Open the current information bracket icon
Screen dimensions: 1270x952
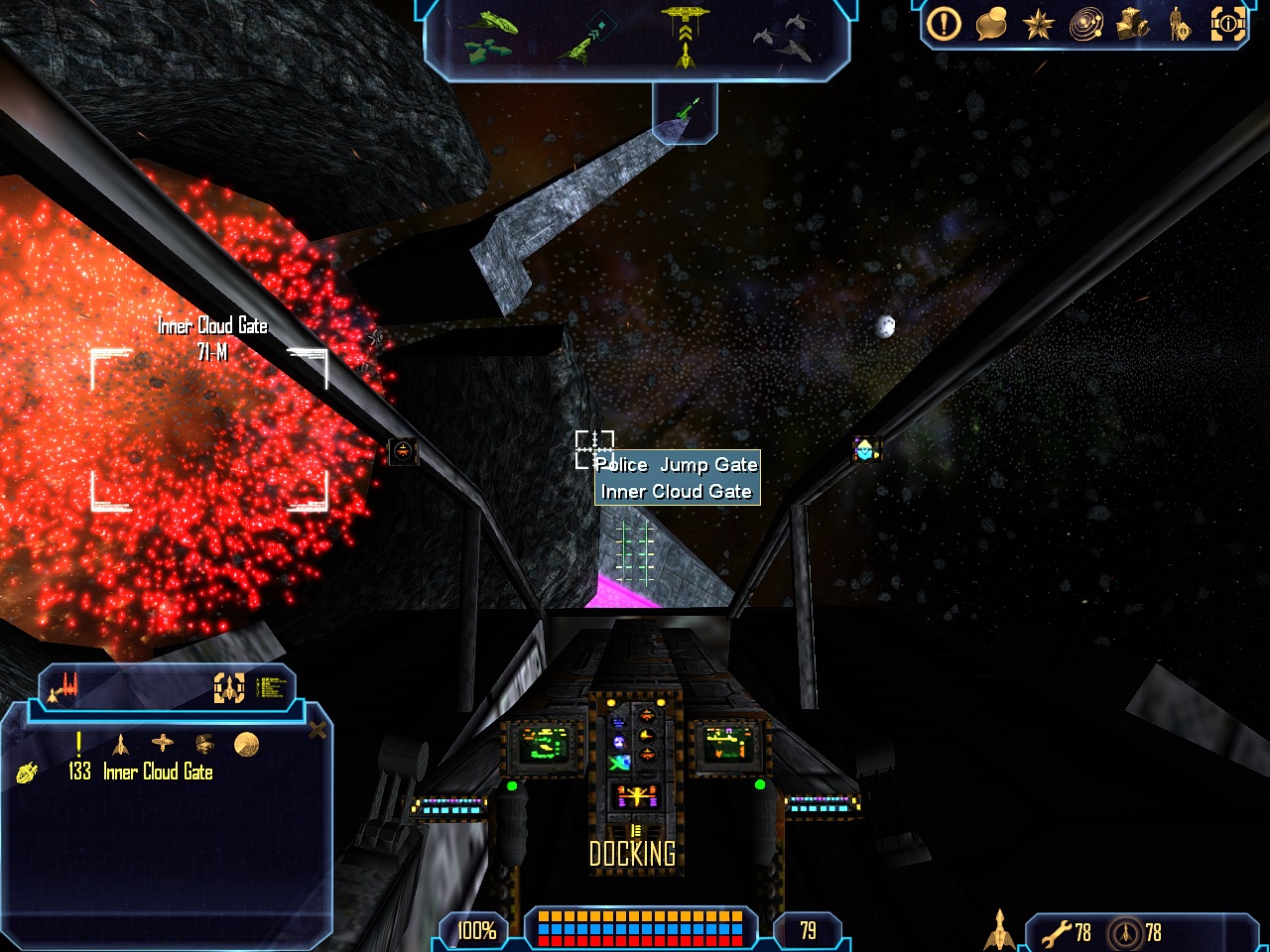(x=1227, y=24)
